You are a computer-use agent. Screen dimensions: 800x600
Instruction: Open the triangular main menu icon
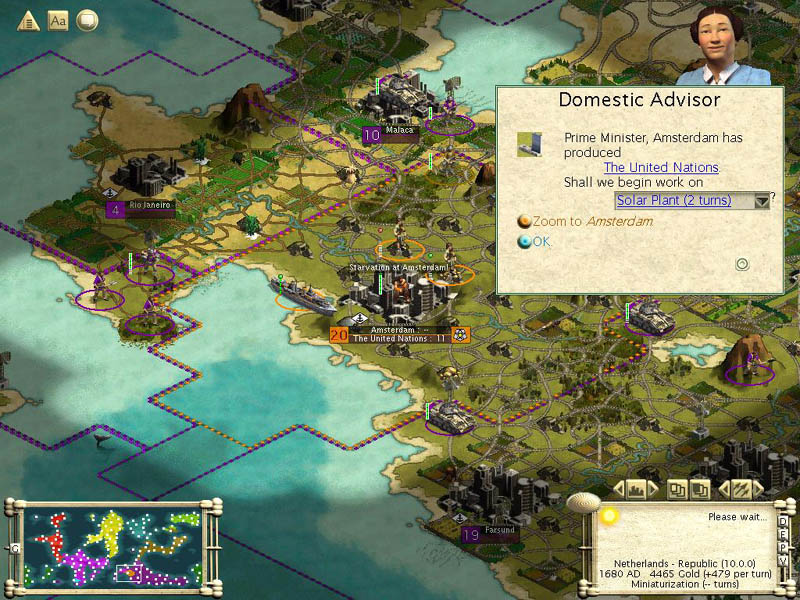point(27,21)
